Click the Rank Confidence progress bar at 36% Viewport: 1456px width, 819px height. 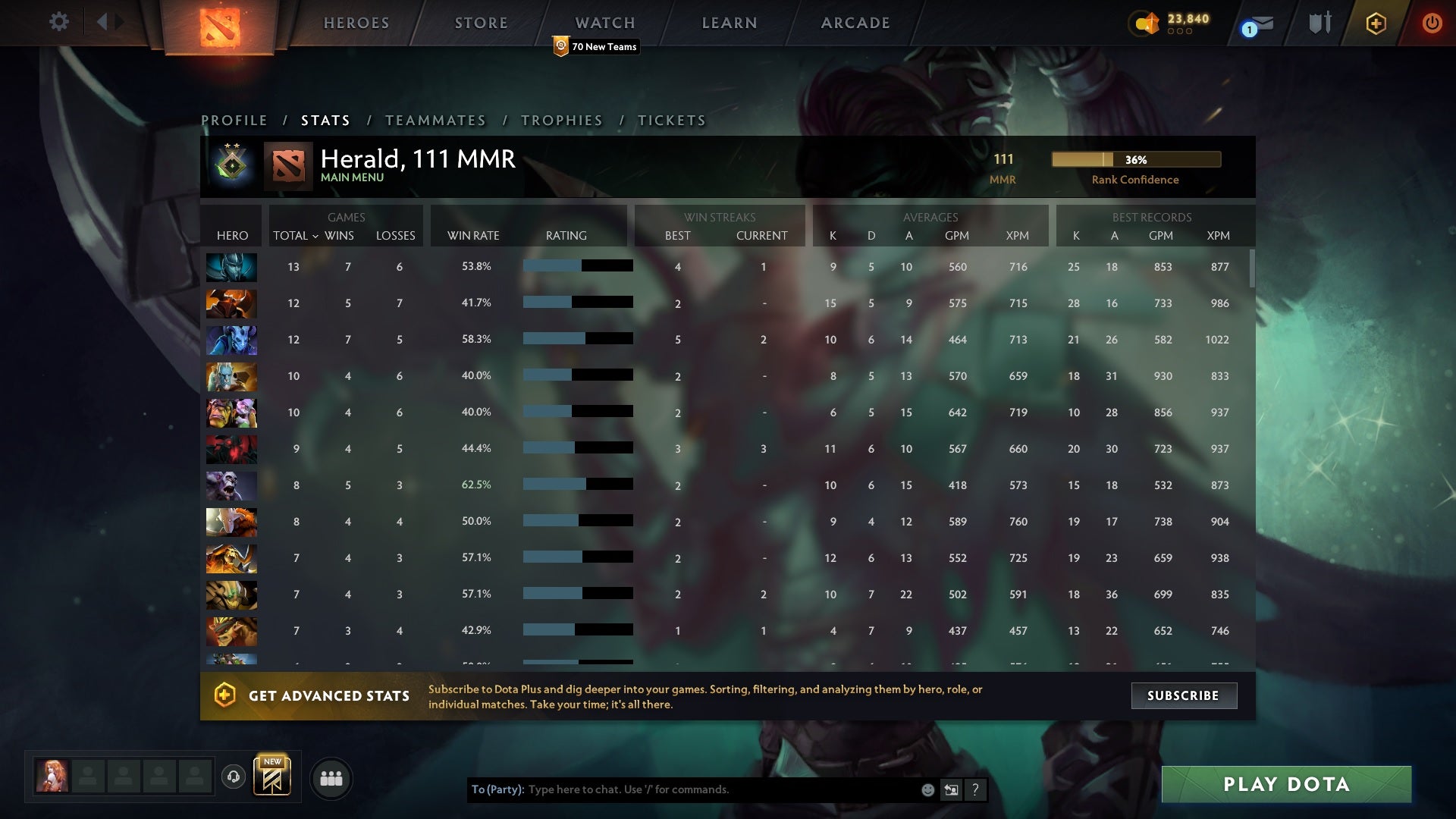click(x=1135, y=160)
